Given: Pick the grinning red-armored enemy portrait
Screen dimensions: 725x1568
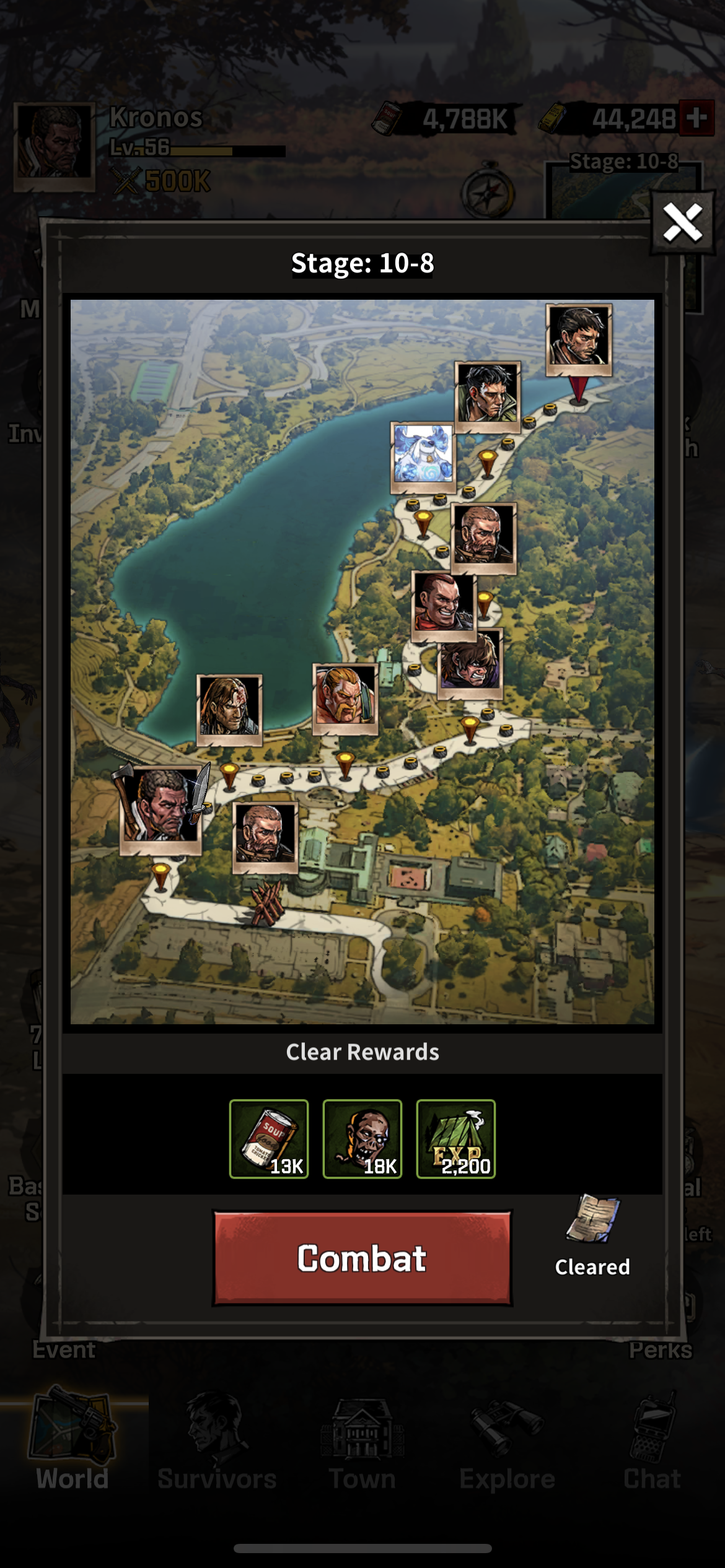Looking at the screenshot, I should pos(444,603).
